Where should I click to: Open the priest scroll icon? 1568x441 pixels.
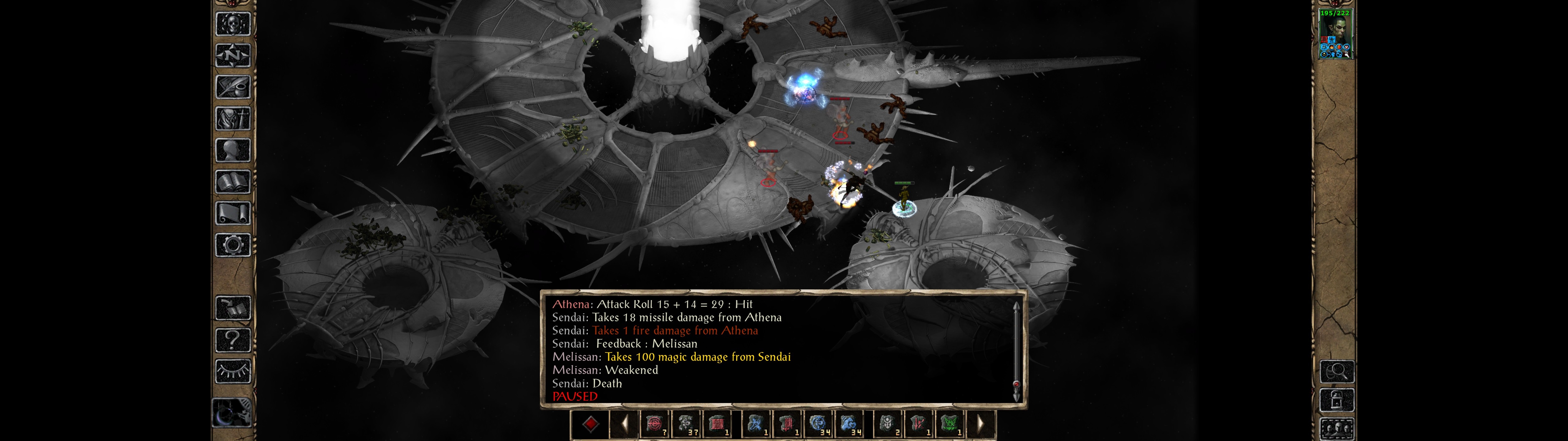(x=232, y=214)
